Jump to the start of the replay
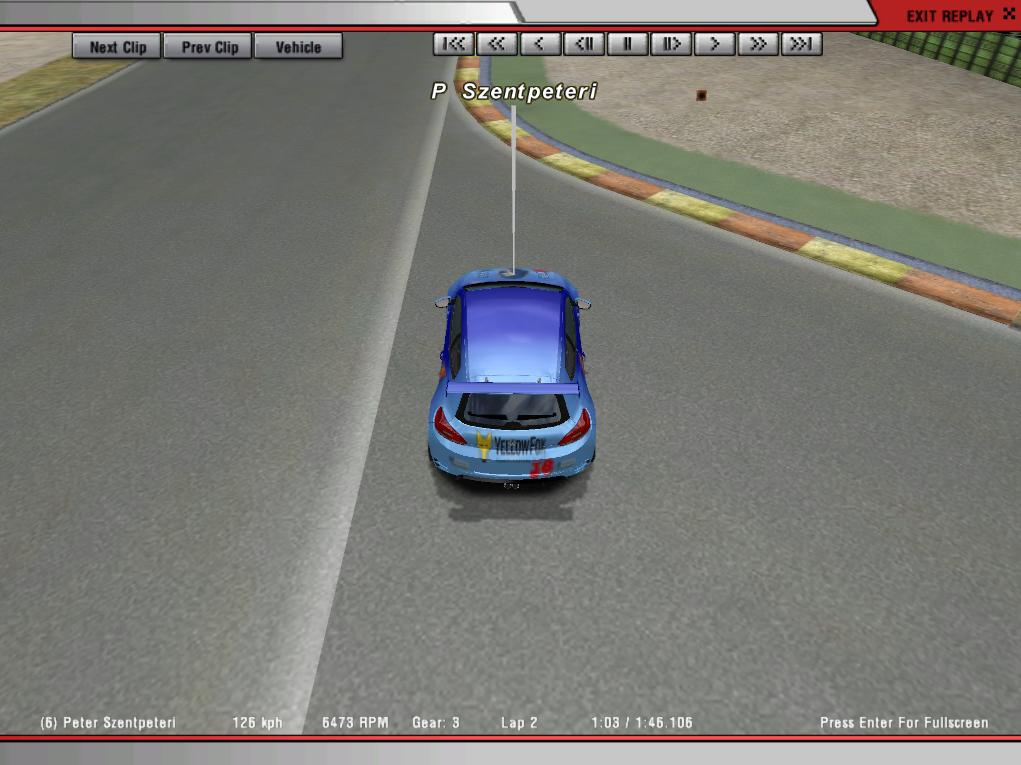The image size is (1021, 765). tap(453, 44)
